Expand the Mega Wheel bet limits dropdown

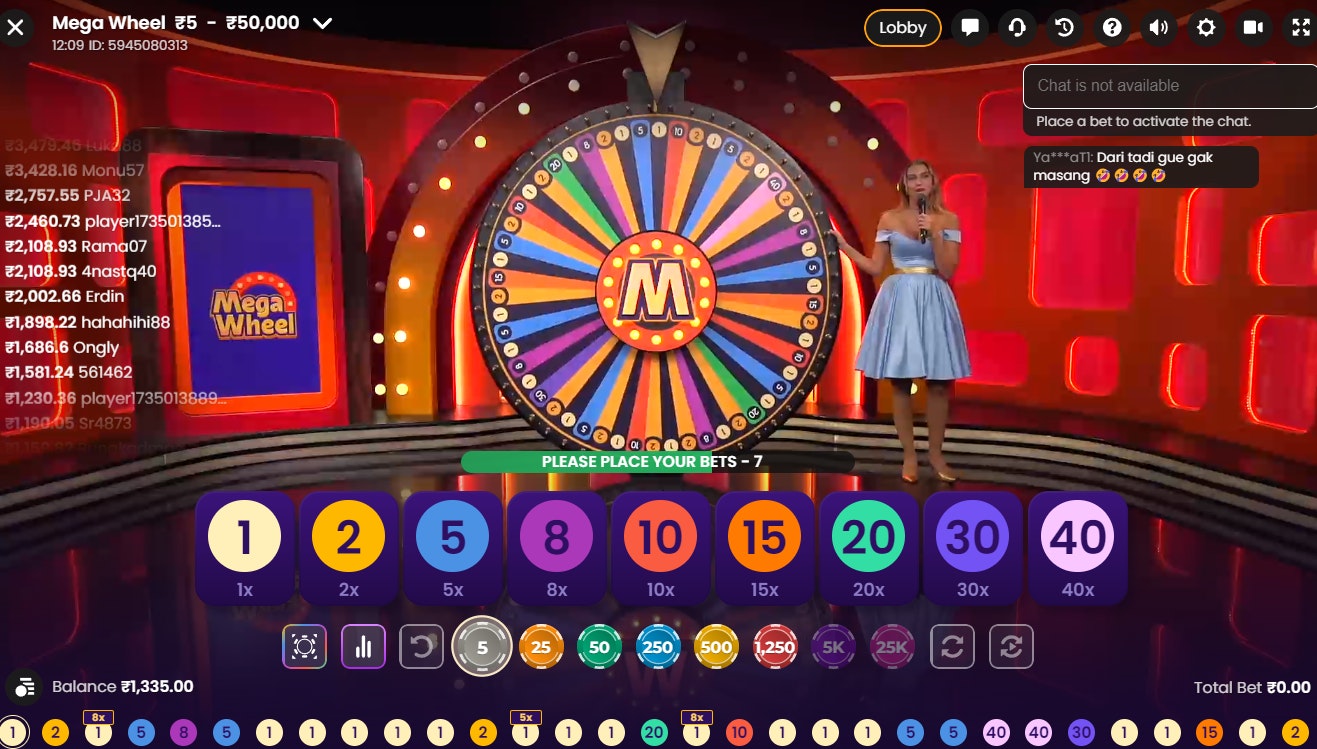[x=321, y=22]
